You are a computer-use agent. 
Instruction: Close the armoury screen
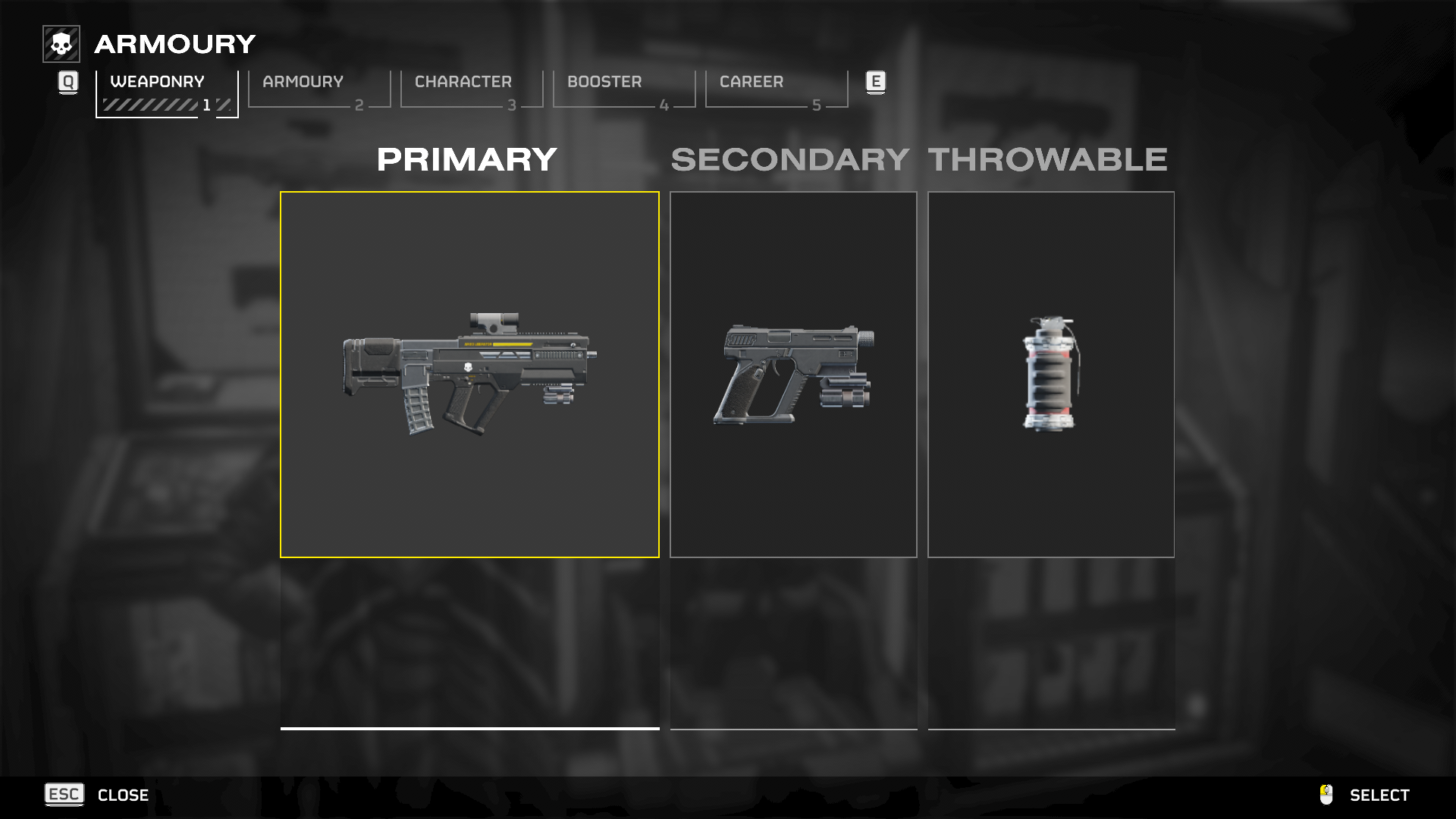coord(97,795)
